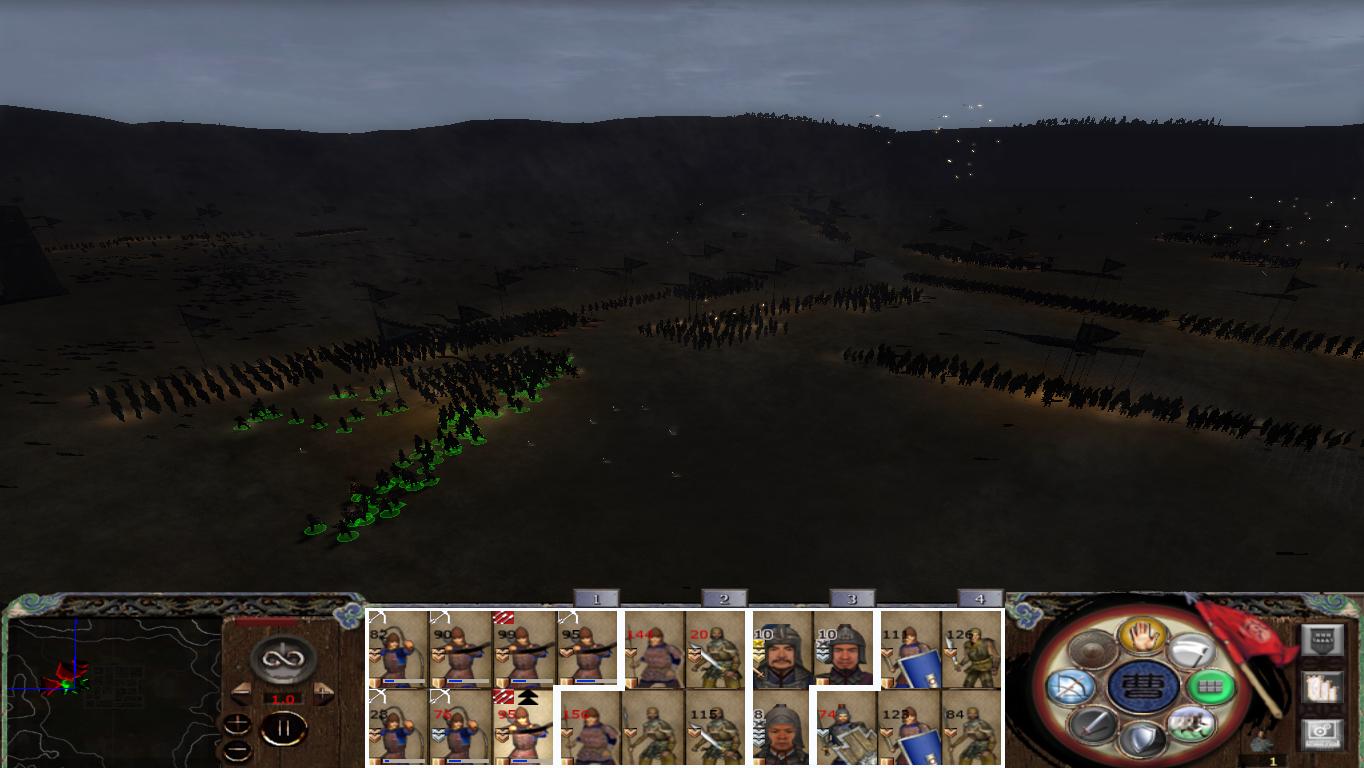This screenshot has height=768, width=1364.
Task: Toggle pause with the pause button
Action: pos(286,728)
